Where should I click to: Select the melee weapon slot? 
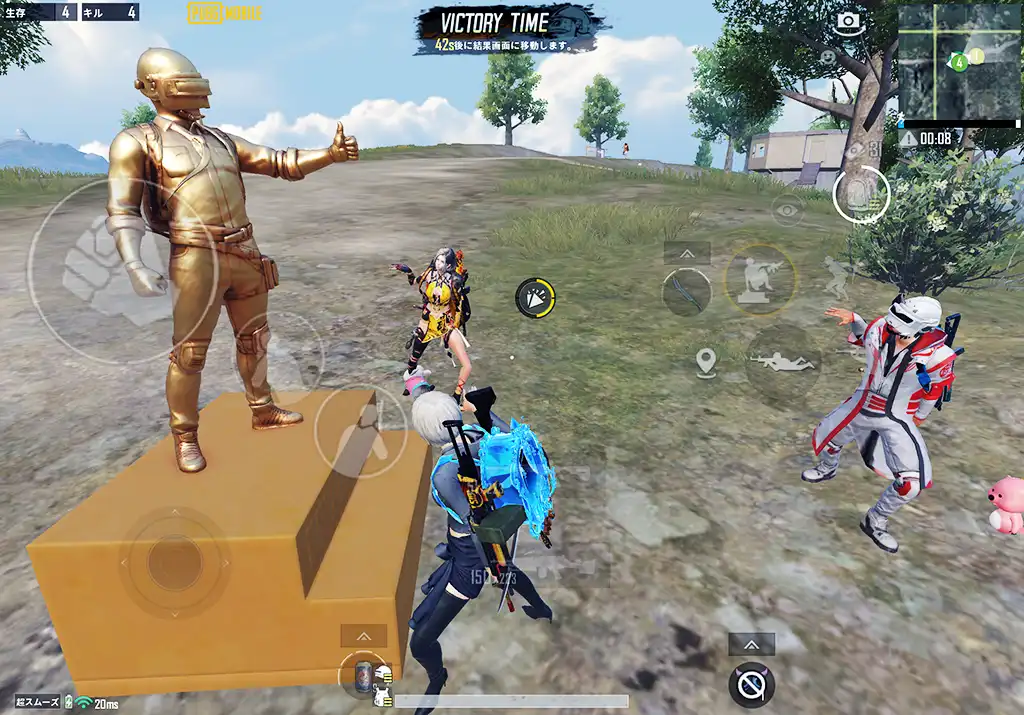click(687, 292)
